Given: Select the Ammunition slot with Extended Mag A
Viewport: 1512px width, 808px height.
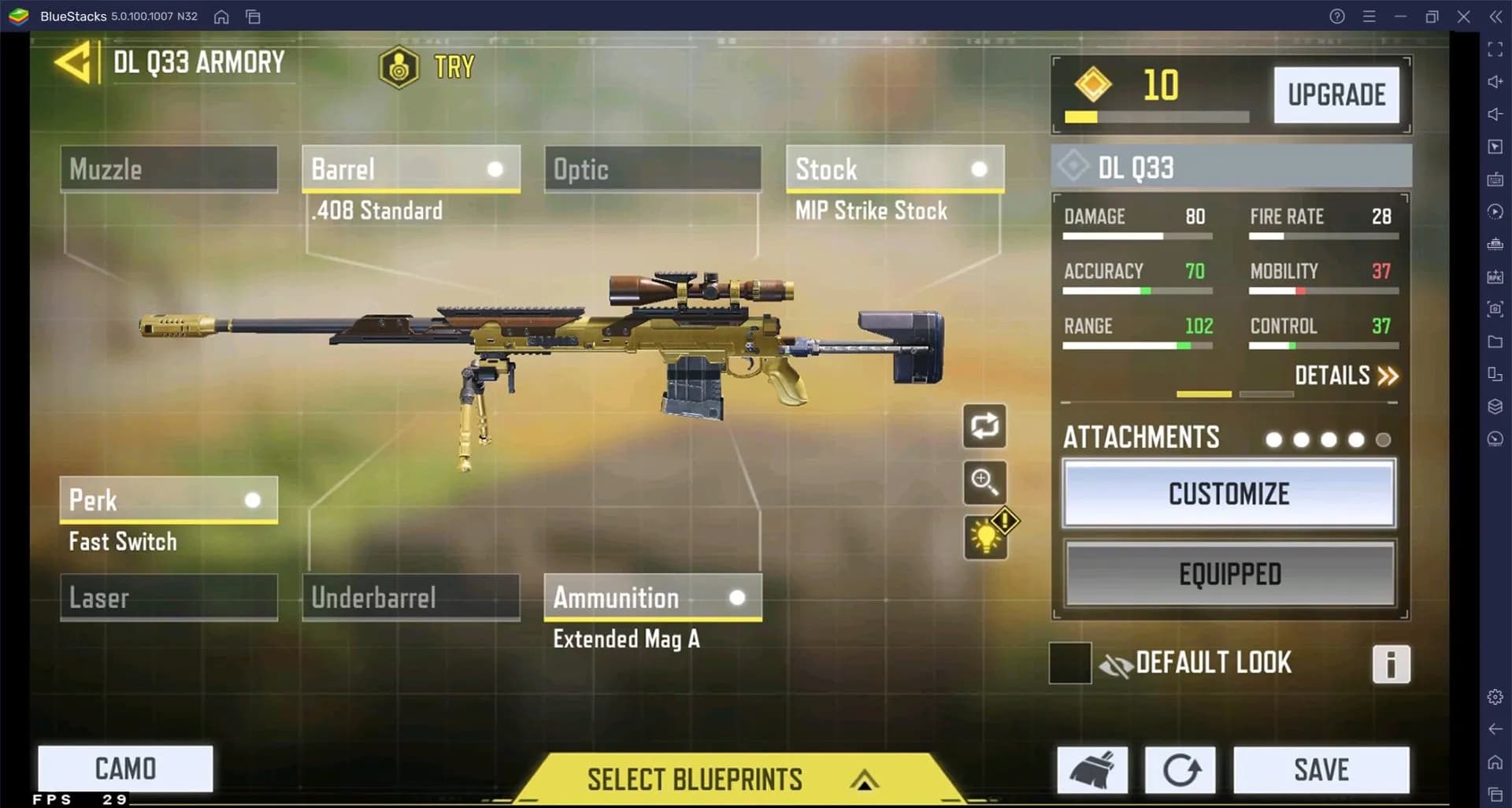Looking at the screenshot, I should 652,597.
